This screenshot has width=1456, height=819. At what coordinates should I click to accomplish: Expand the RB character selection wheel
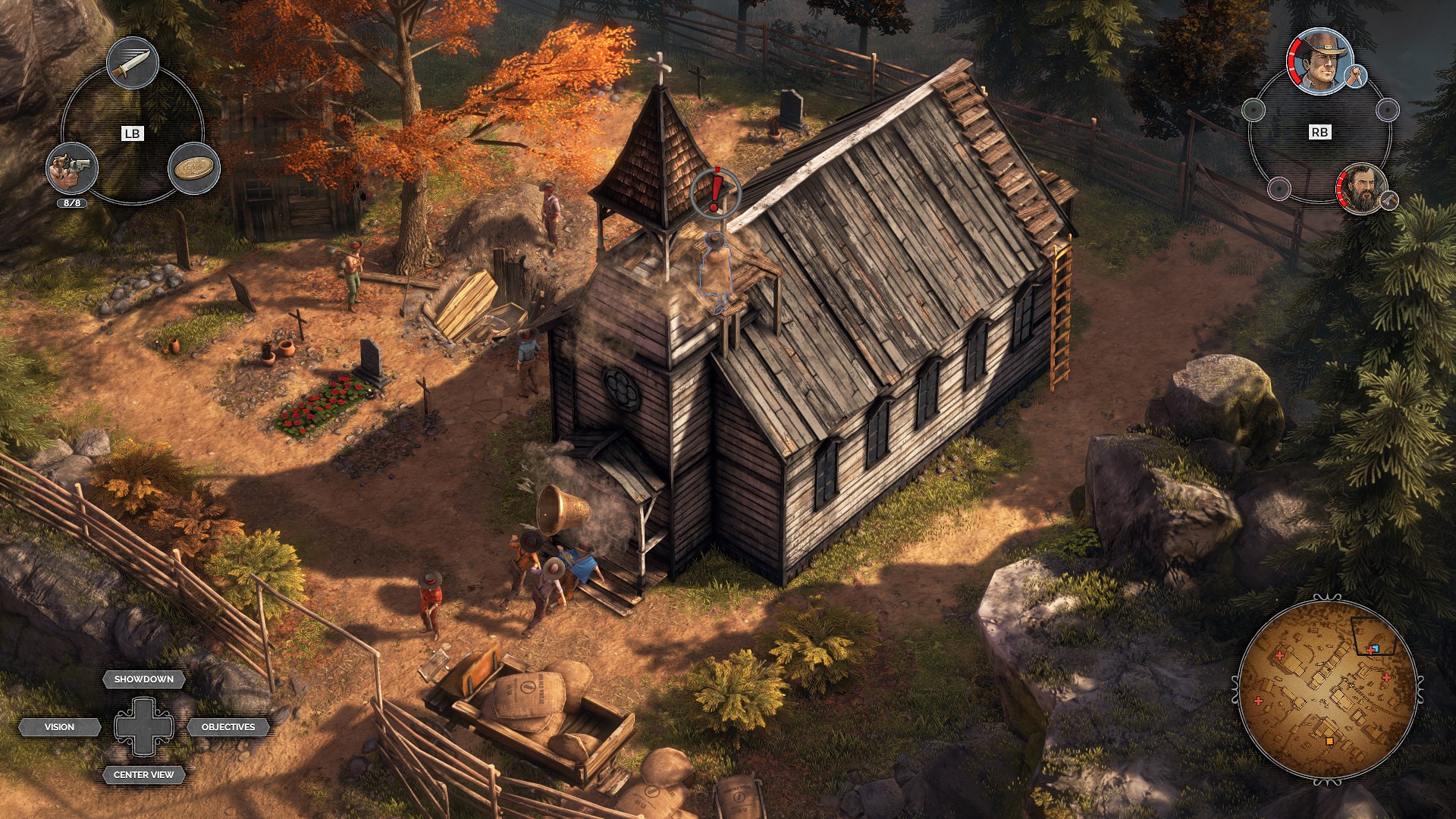point(1321,131)
